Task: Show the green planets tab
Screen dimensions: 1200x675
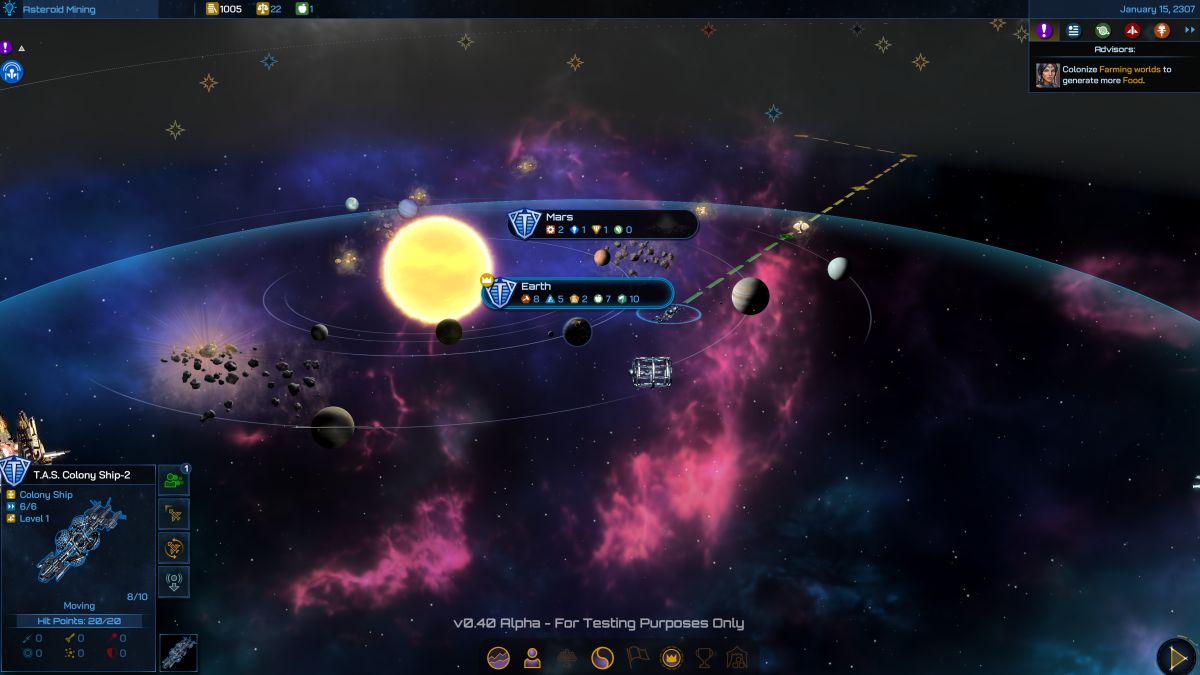Action: pos(1103,30)
